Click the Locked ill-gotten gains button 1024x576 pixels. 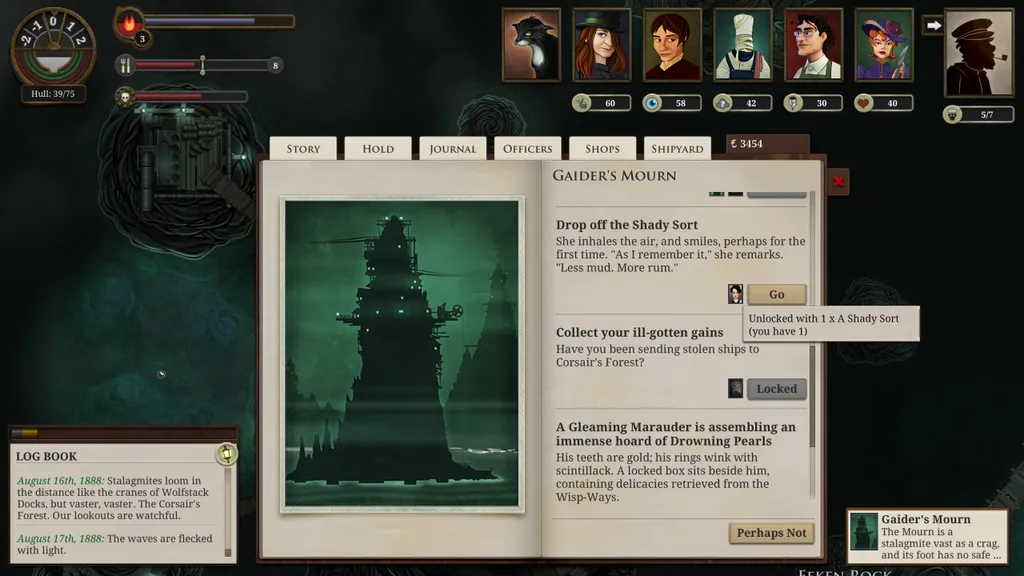(x=776, y=389)
